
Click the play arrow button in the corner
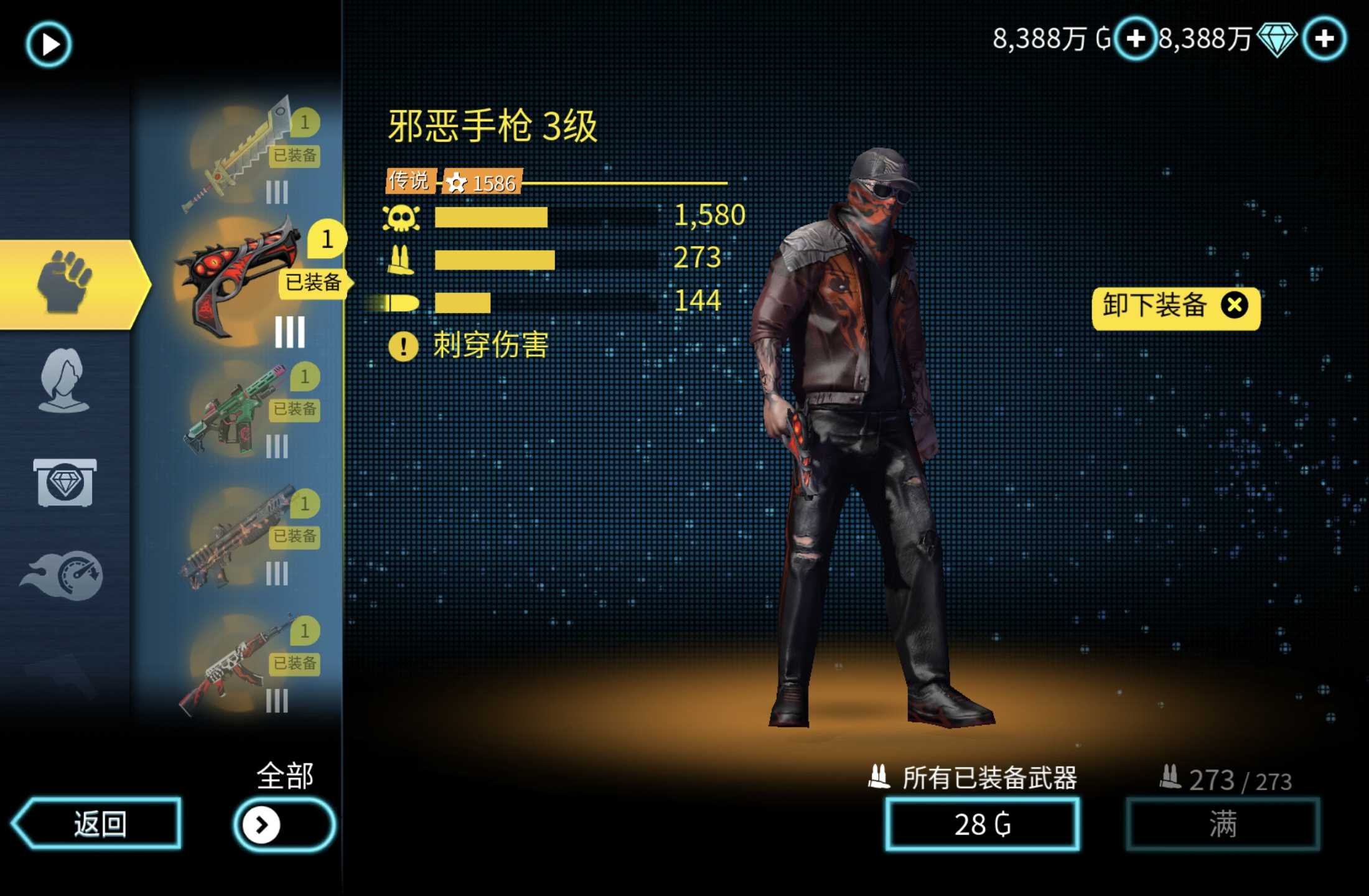click(49, 44)
